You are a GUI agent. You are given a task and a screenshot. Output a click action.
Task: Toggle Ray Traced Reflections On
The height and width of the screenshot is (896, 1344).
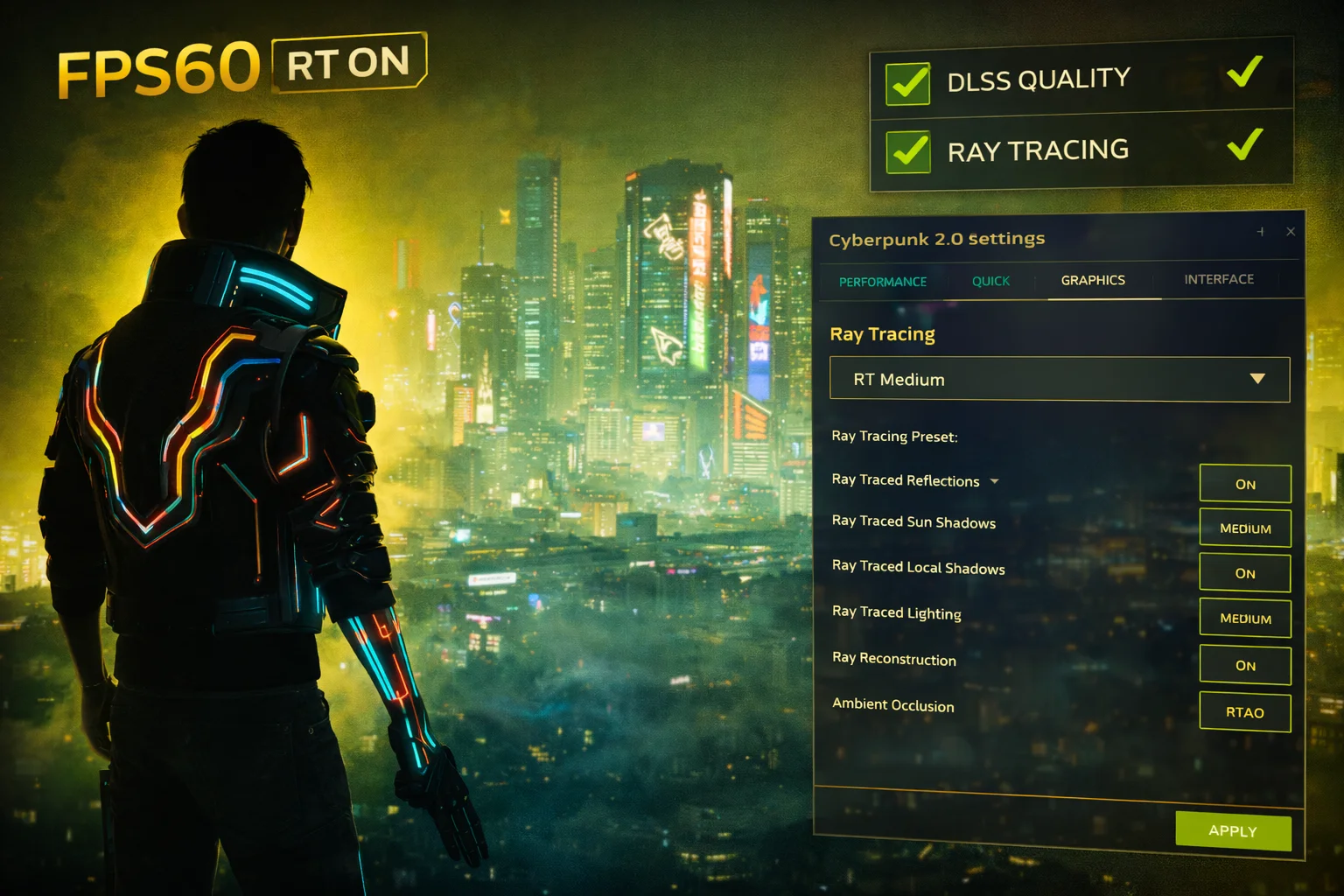coord(1244,482)
